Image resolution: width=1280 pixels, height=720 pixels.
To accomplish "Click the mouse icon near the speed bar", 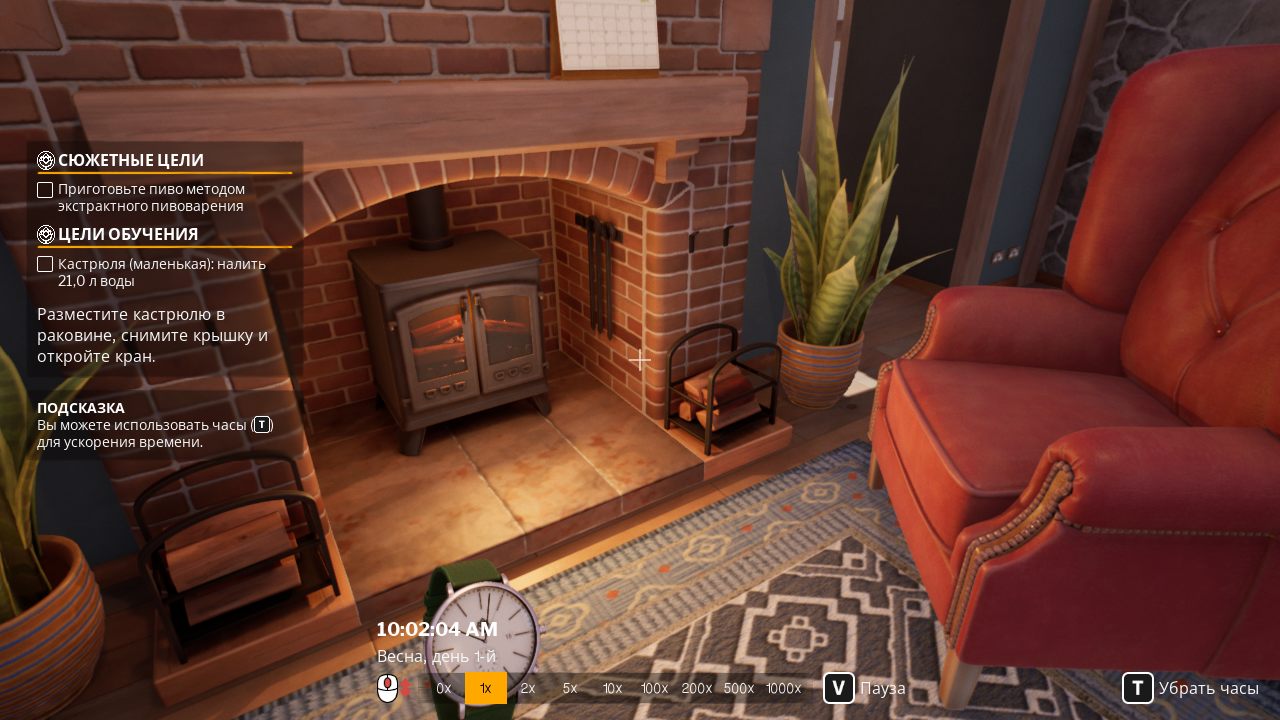I will (388, 688).
